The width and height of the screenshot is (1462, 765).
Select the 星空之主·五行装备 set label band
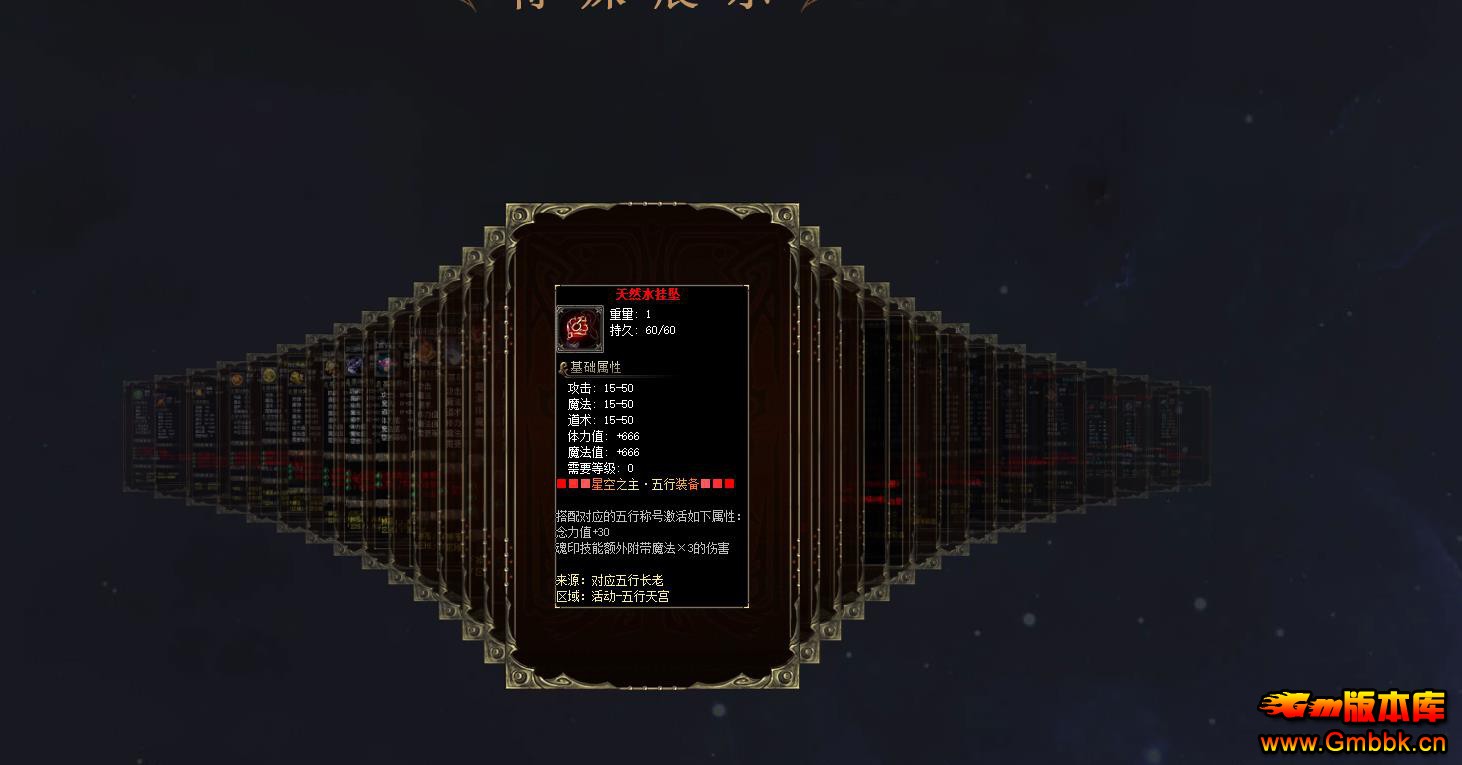(x=645, y=484)
